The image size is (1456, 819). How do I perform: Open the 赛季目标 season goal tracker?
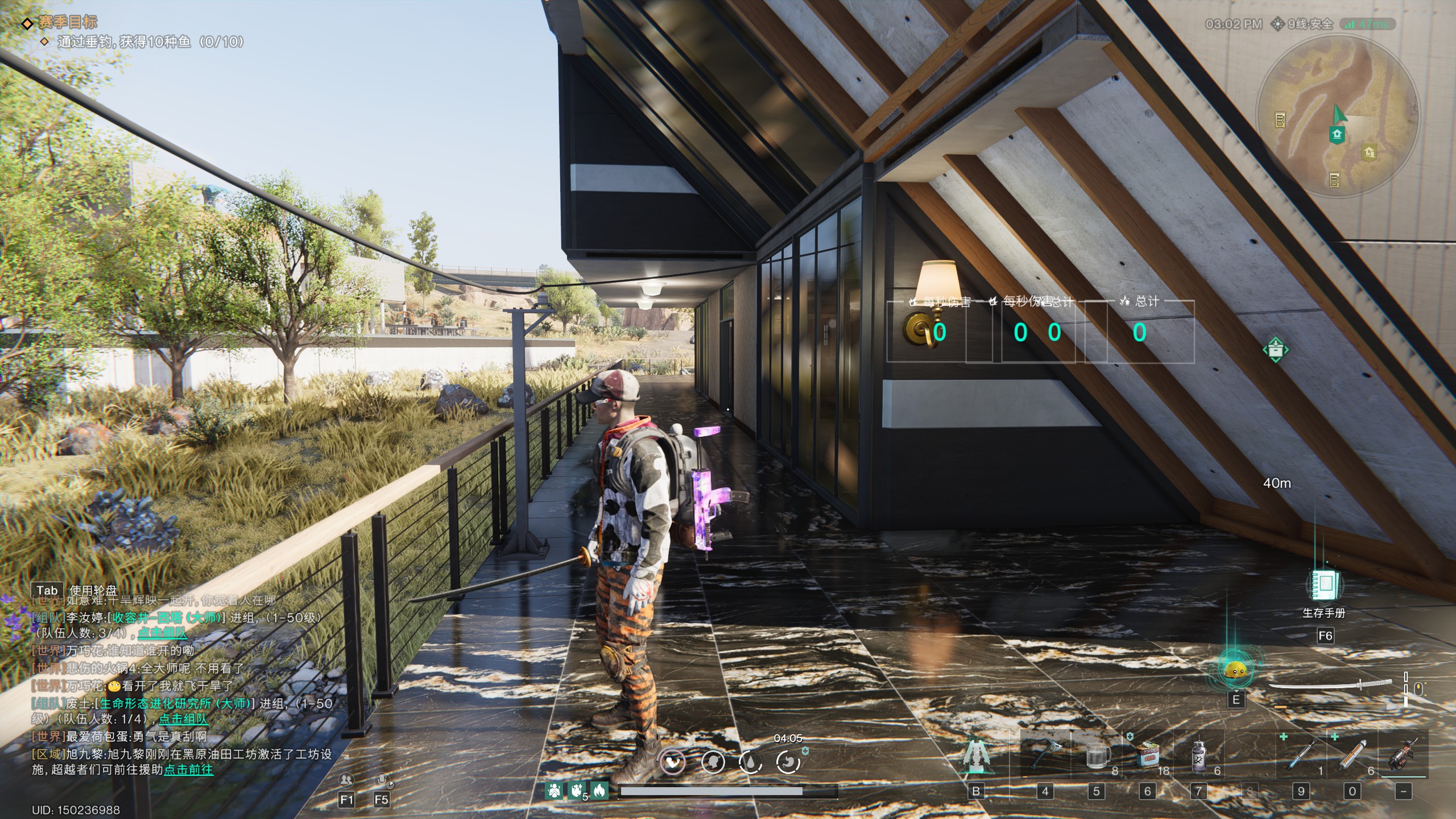(x=67, y=22)
